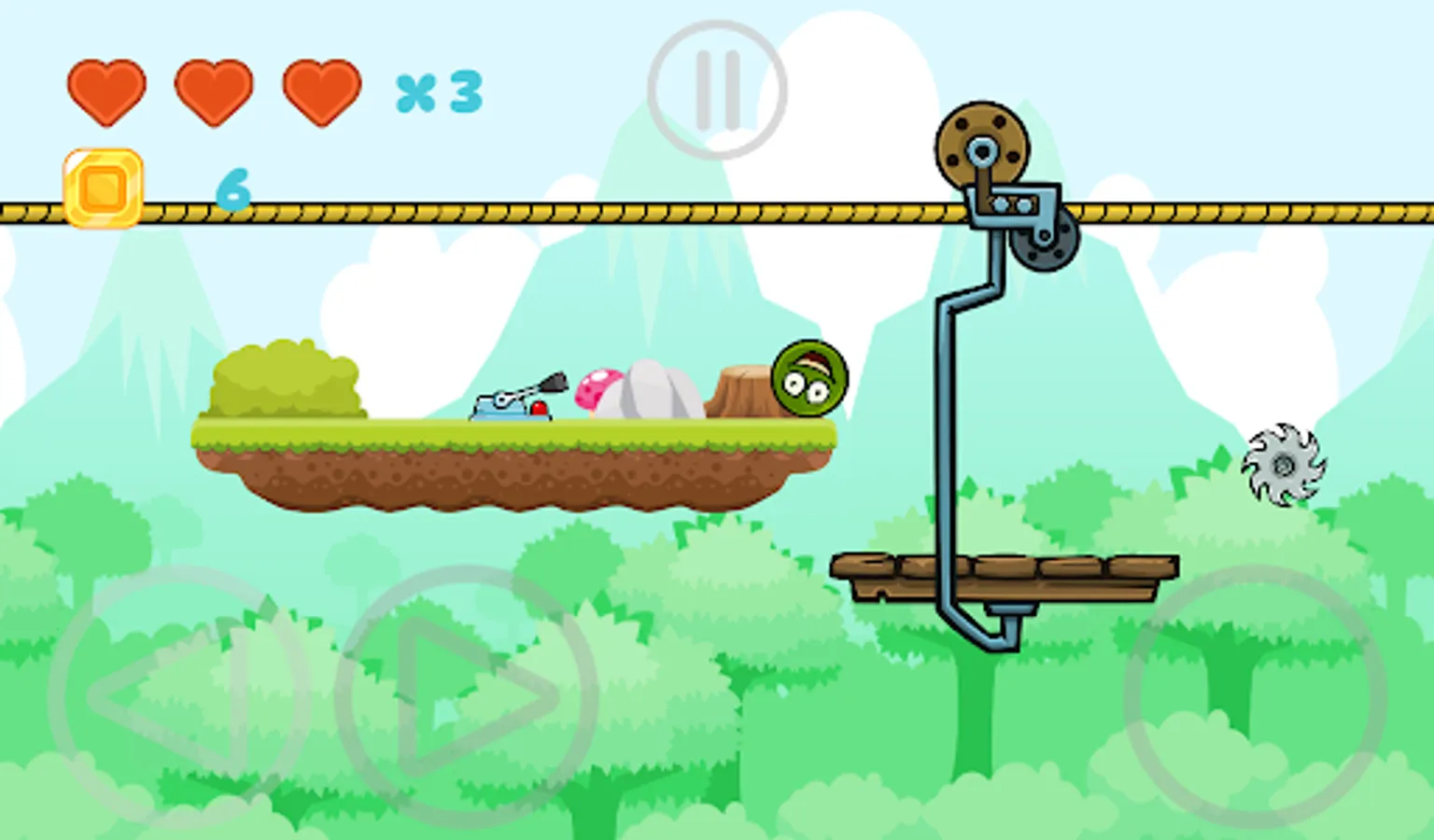Click the wooden pulley wheel mechanism
This screenshot has width=1434, height=840.
pyautogui.click(x=983, y=145)
